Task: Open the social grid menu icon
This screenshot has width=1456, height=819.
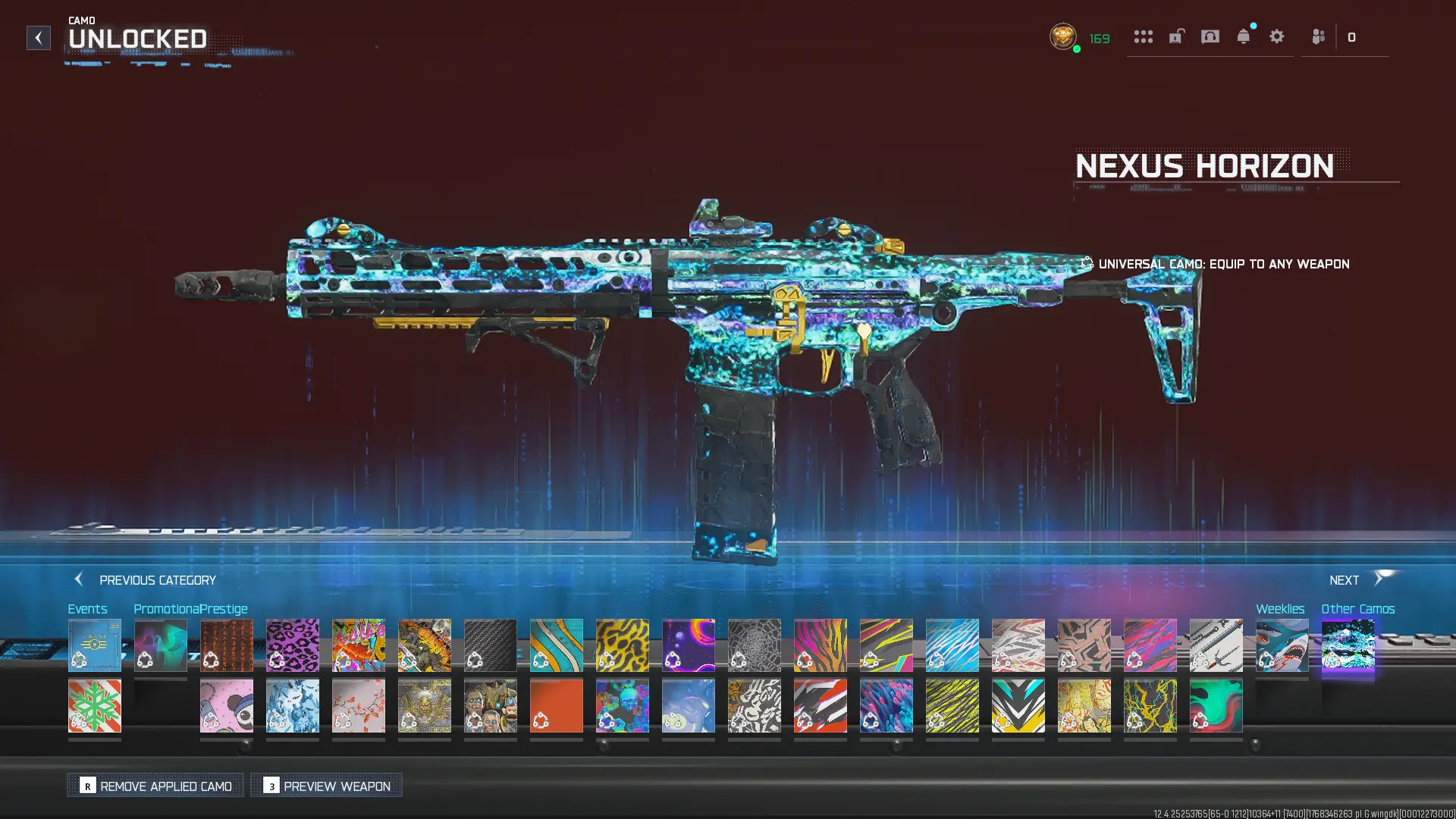Action: pos(1144,36)
